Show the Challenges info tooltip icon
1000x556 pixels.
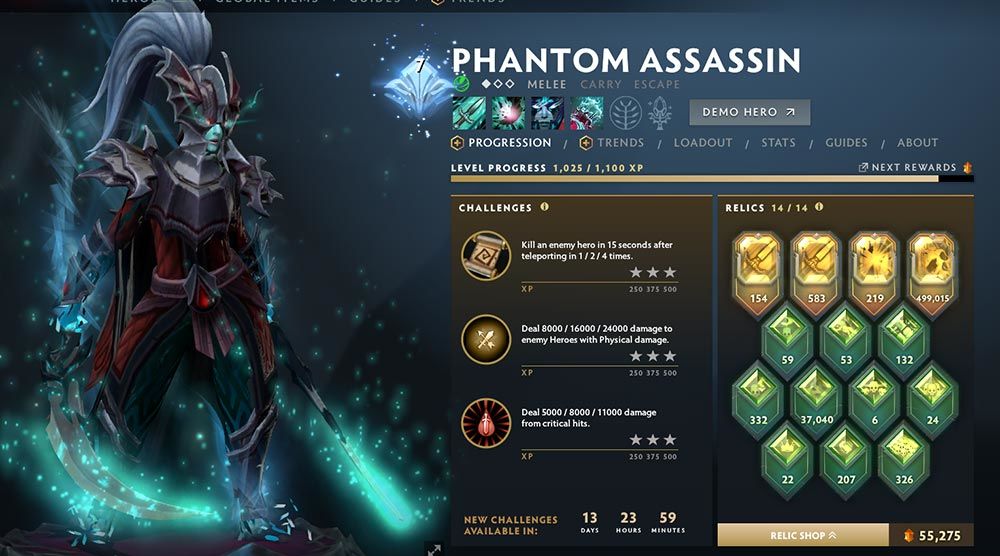(545, 208)
